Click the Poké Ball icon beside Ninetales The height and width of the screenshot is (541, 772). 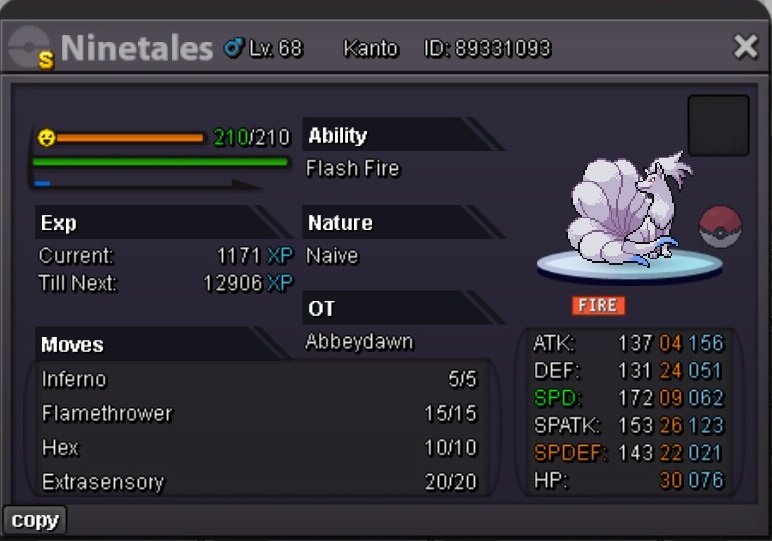tap(719, 228)
